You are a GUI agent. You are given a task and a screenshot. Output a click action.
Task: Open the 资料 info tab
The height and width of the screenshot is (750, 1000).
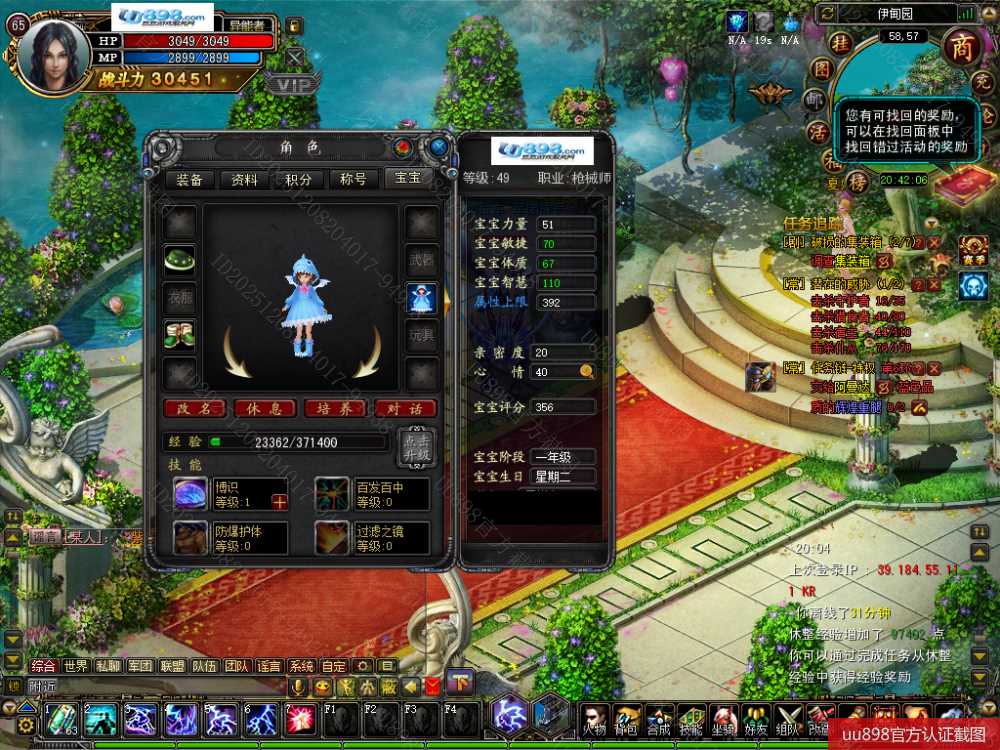(x=243, y=179)
